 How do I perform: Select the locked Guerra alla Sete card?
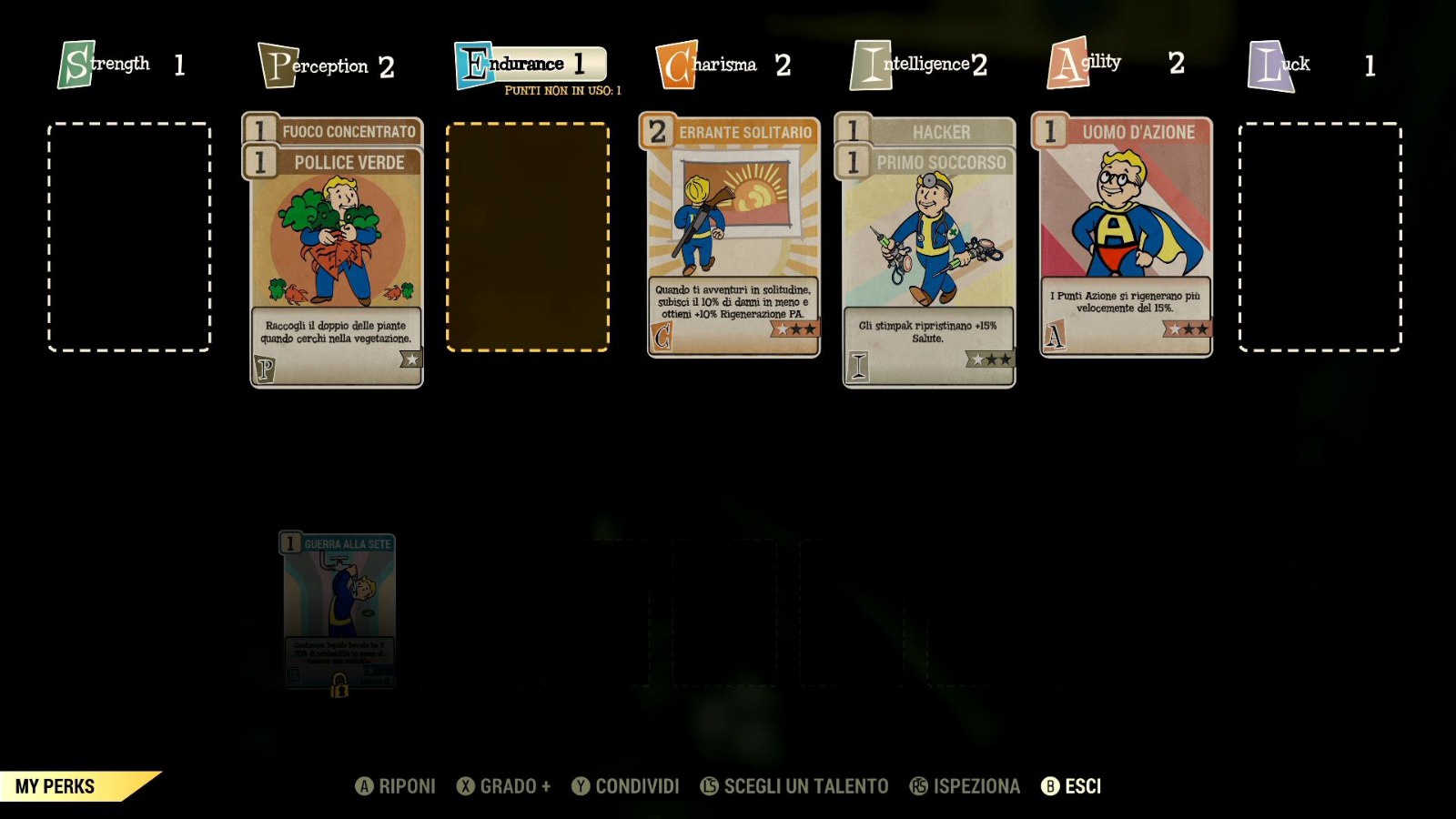coord(338,612)
